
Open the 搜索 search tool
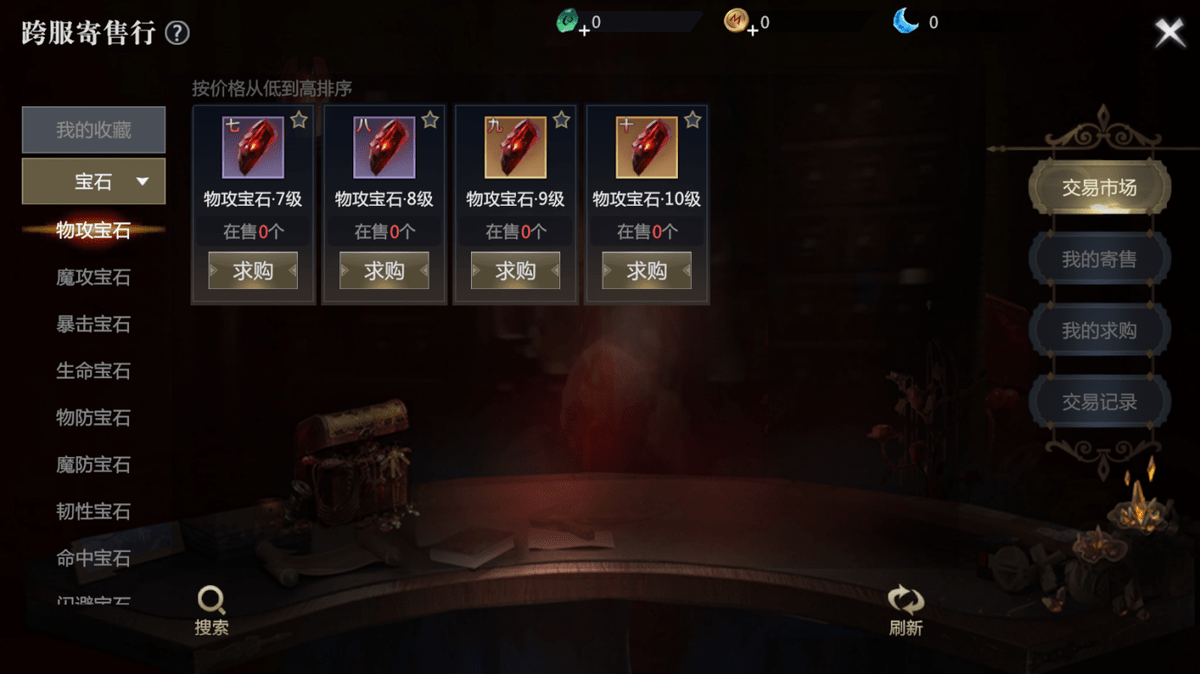212,610
